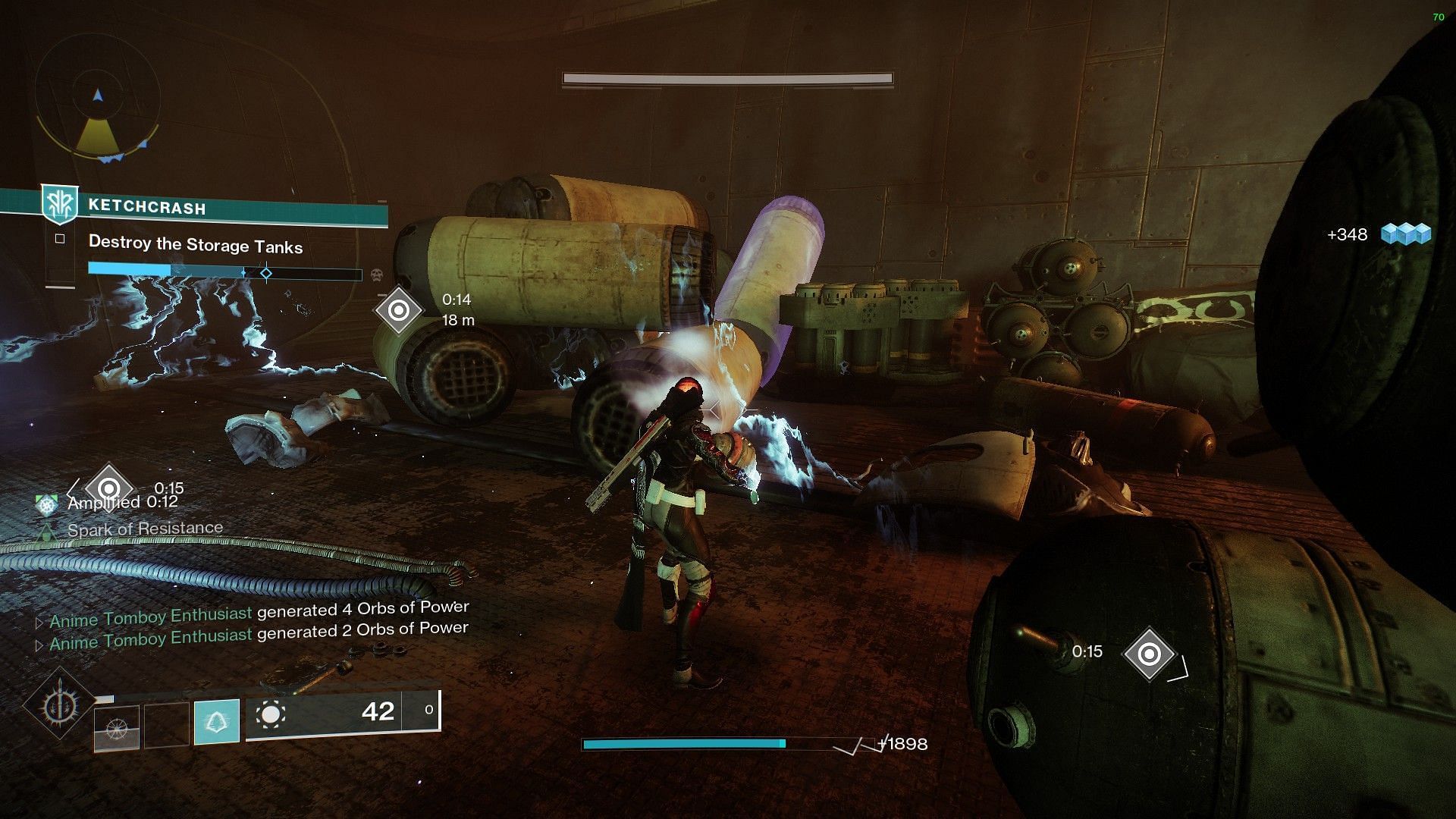Screen dimensions: 1456x819
Task: Click the Amplified buff icon
Action: 47,504
